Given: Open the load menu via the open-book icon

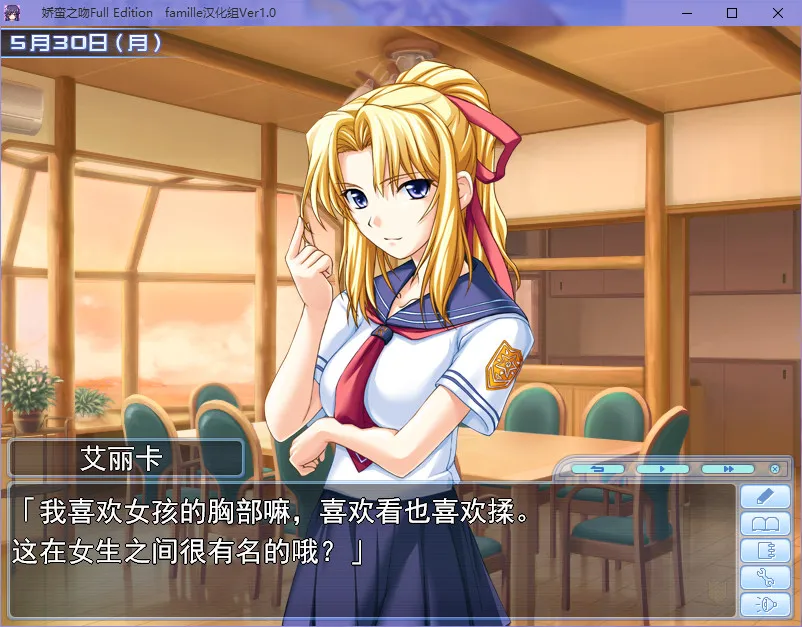Looking at the screenshot, I should (765, 523).
